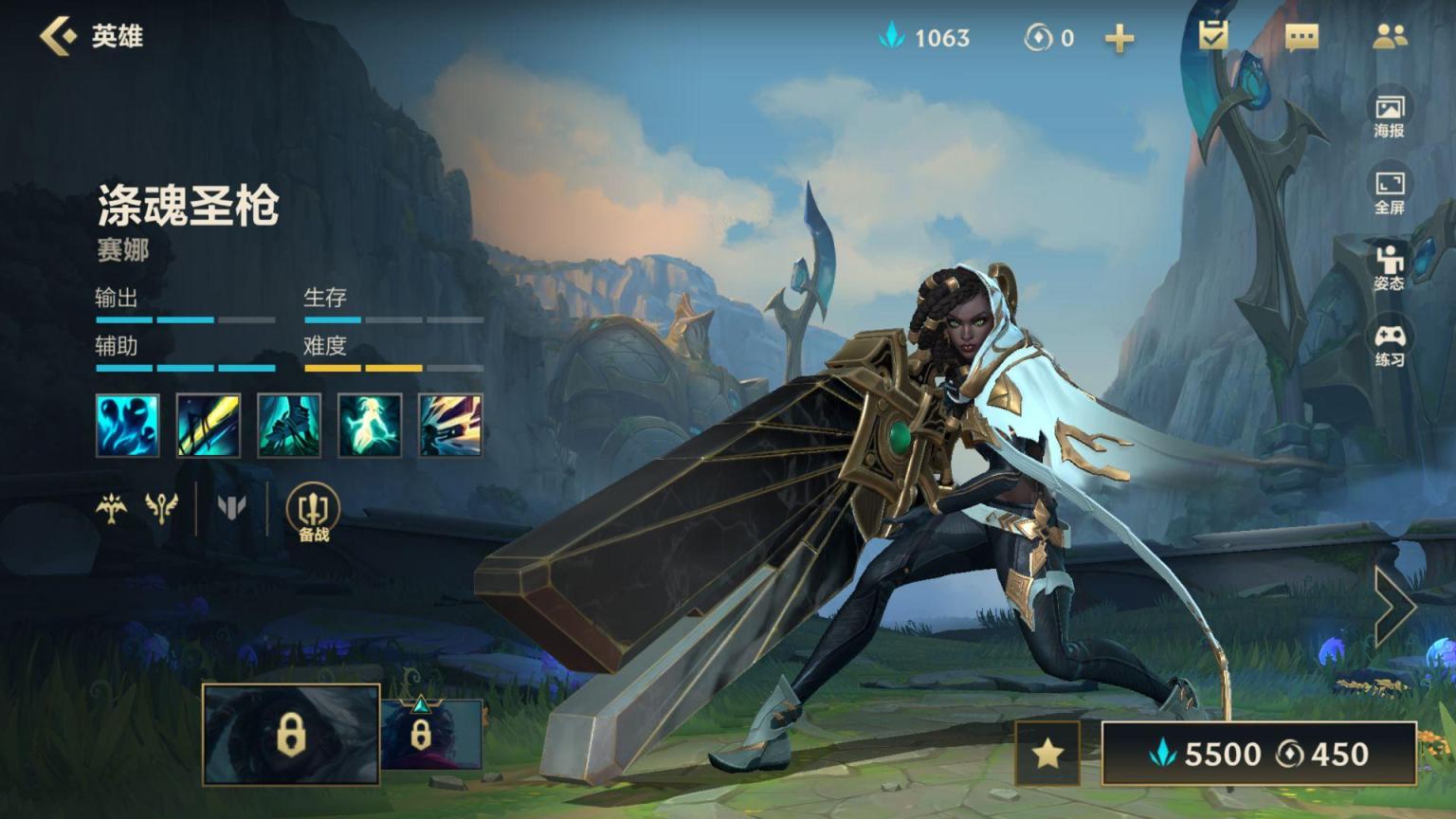
Task: Open the chat message icon
Action: click(x=1301, y=37)
